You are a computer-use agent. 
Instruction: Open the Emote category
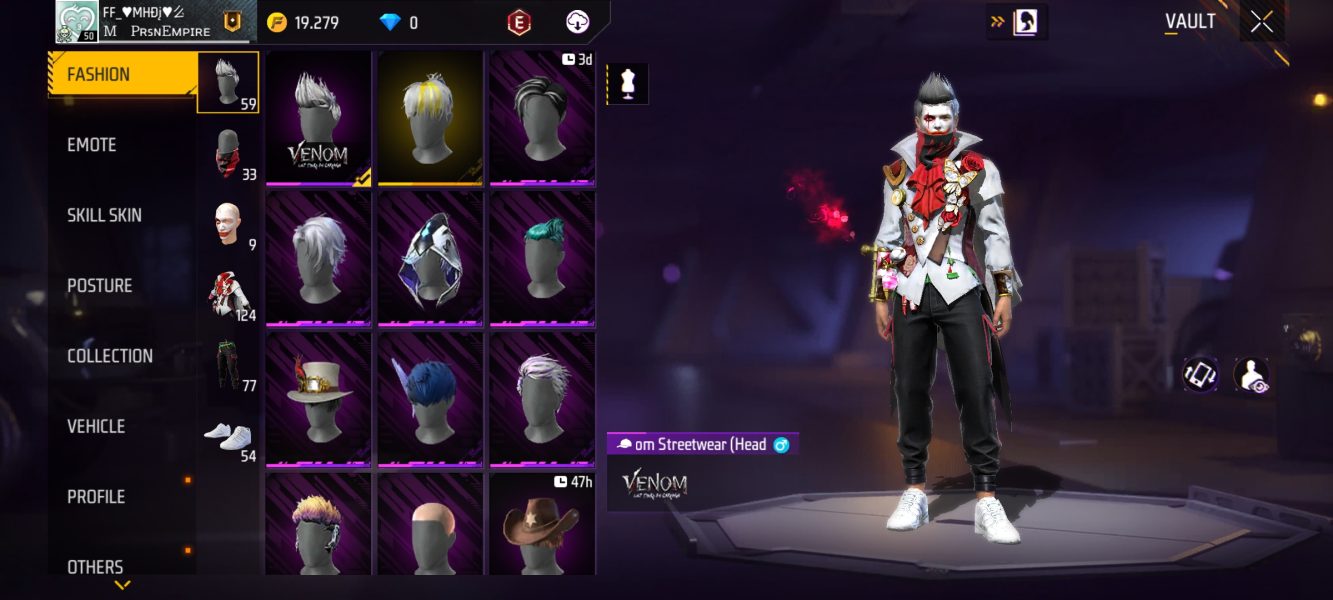(x=92, y=145)
